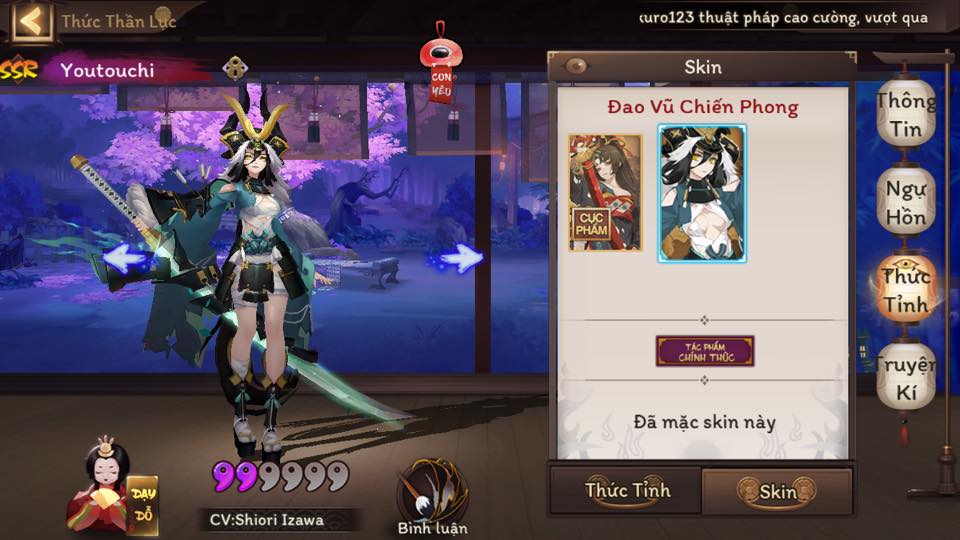Open the Thông Tin lantern tab
The height and width of the screenshot is (540, 960).
[x=906, y=115]
